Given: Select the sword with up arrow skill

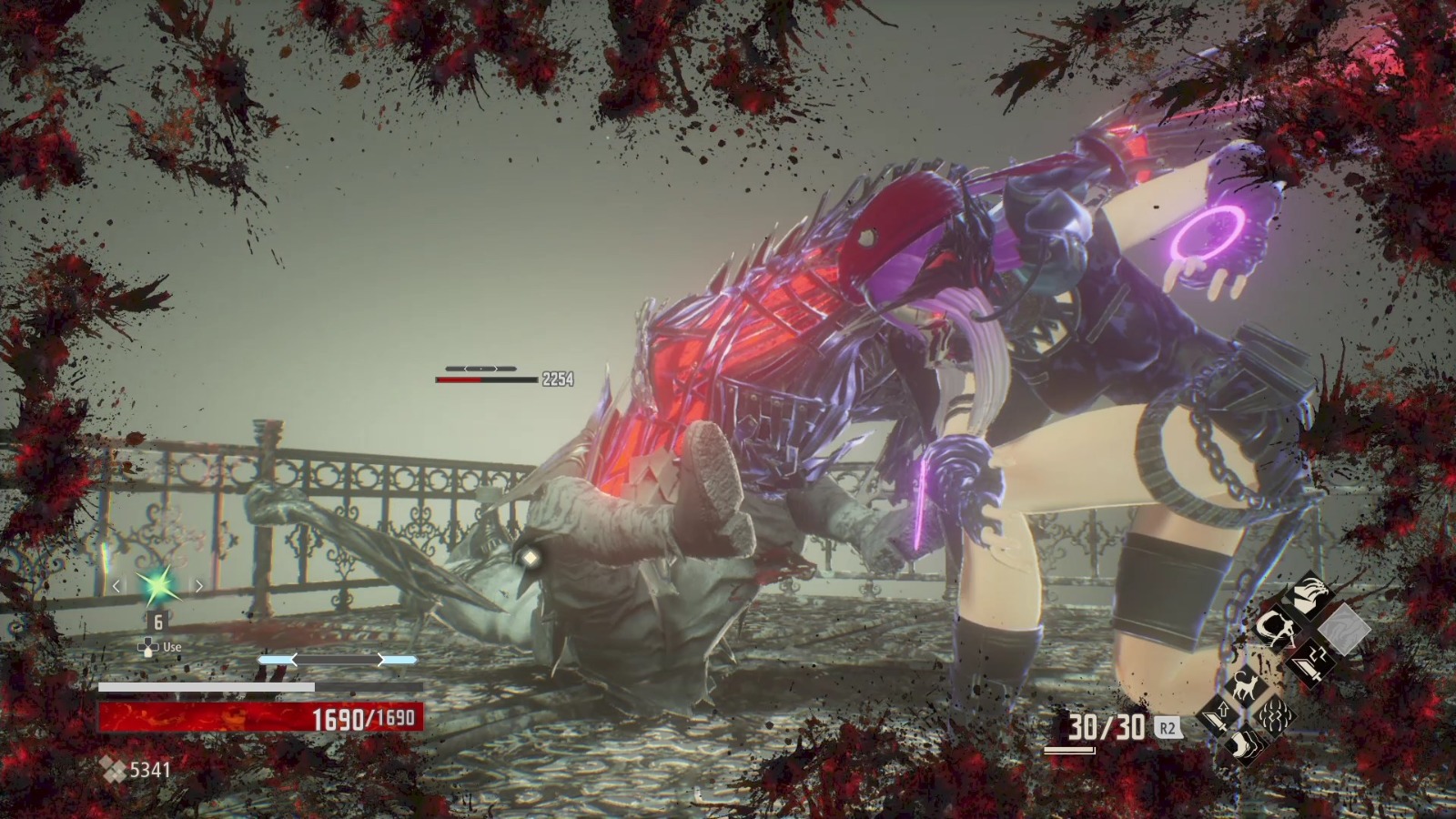Looking at the screenshot, I should coord(1216,715).
